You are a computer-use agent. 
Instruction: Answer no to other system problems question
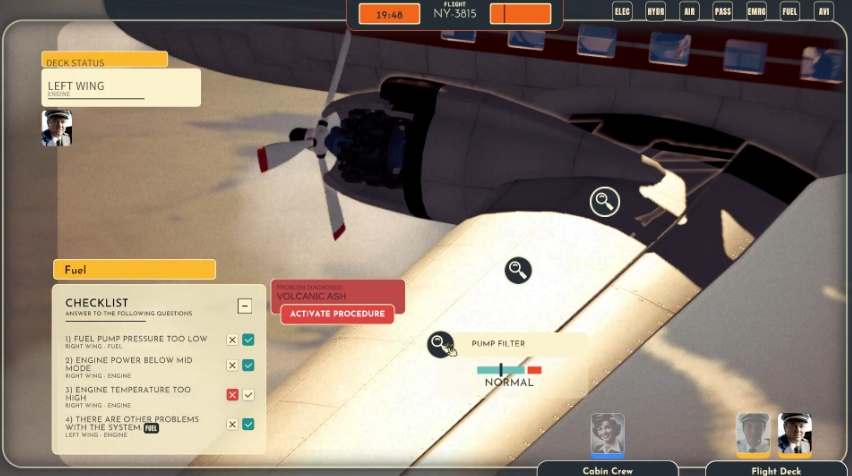(x=232, y=424)
